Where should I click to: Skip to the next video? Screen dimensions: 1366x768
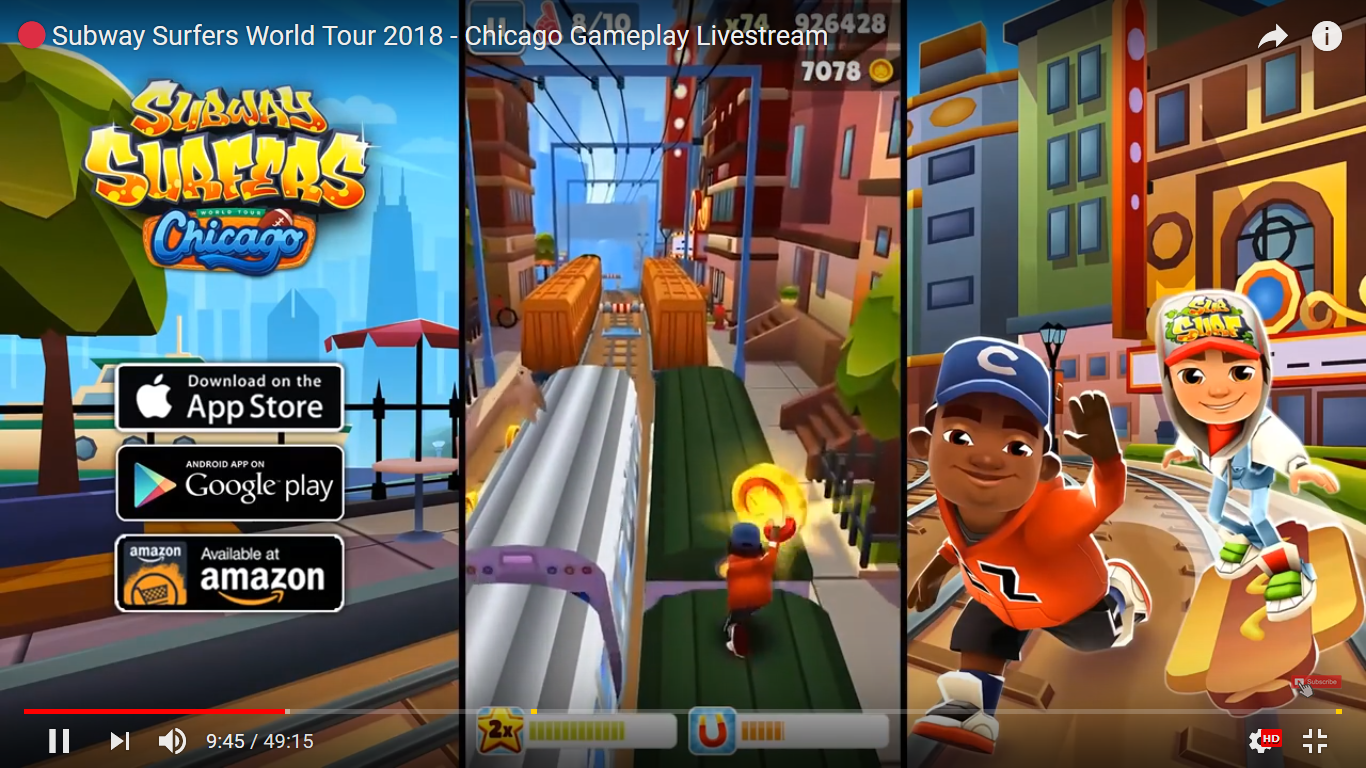(x=119, y=741)
